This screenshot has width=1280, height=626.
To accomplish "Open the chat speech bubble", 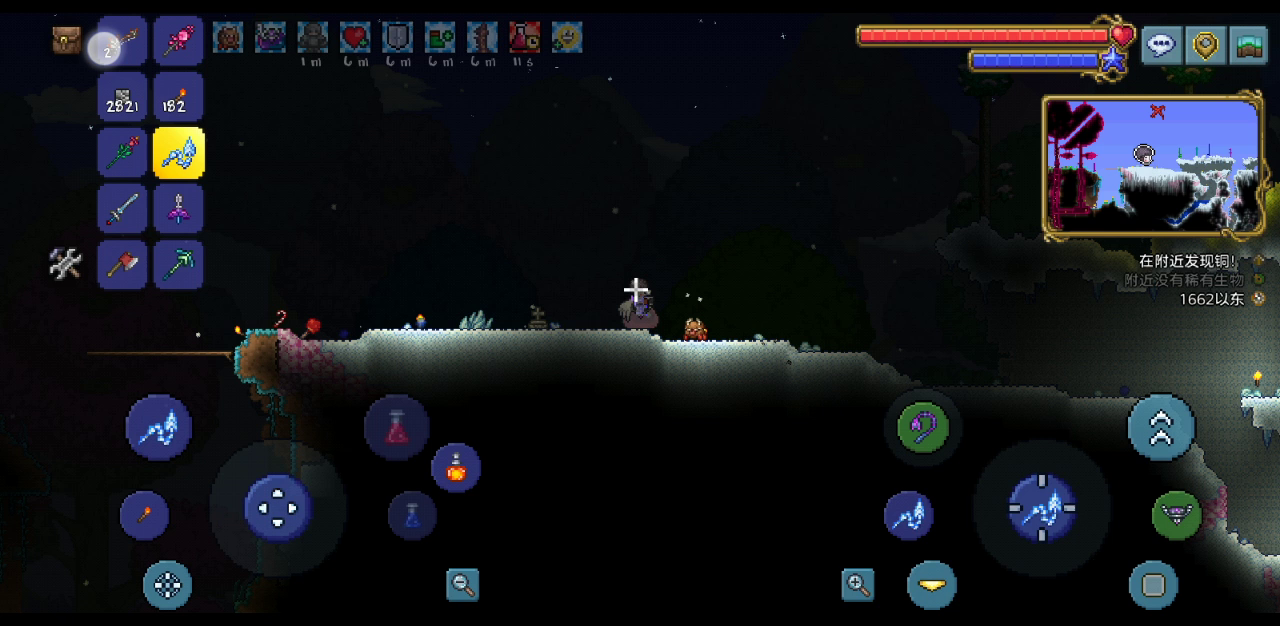I will [1162, 45].
